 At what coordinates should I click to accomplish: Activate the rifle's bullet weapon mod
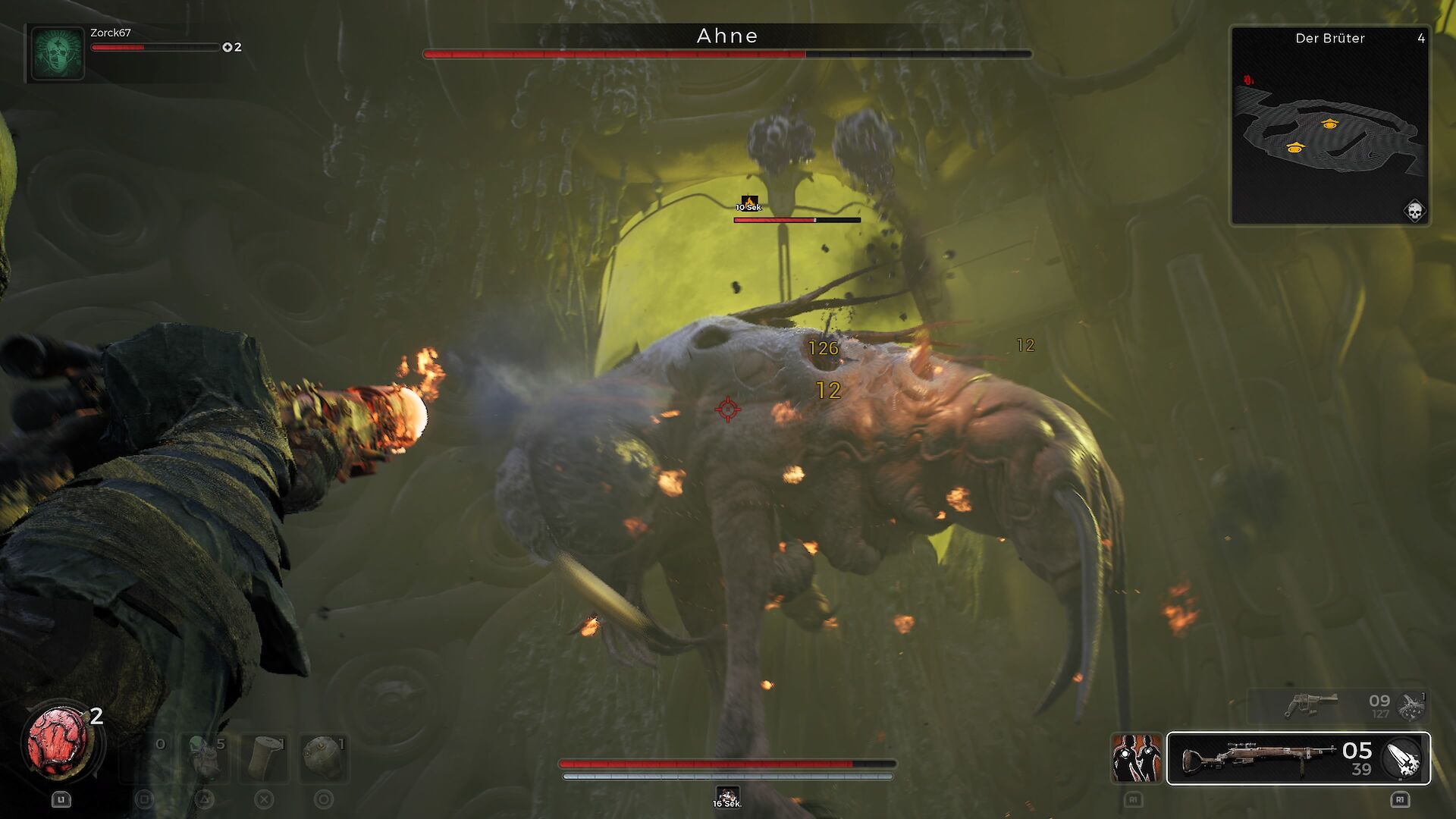pos(1404,759)
